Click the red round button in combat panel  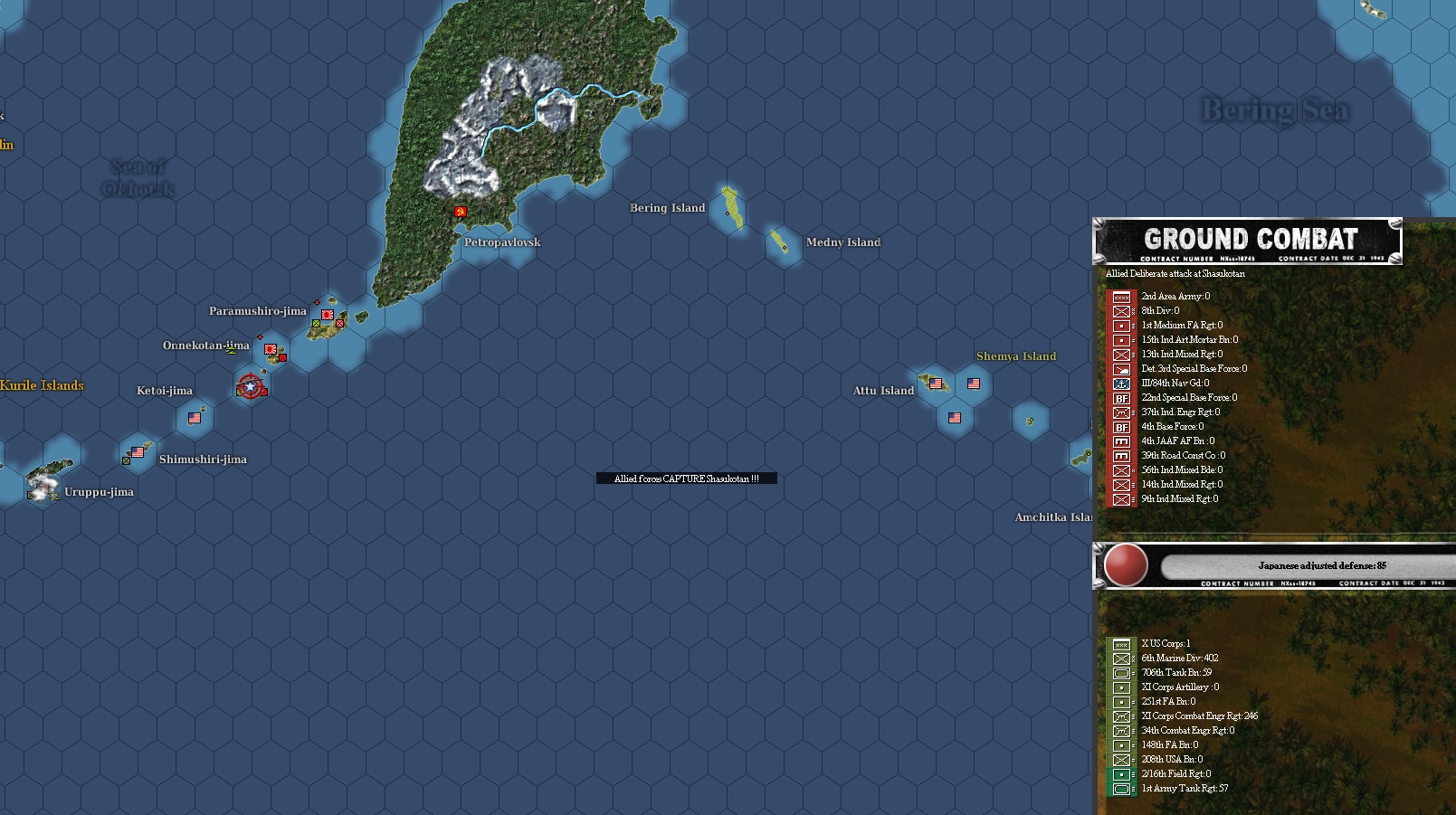(1126, 565)
